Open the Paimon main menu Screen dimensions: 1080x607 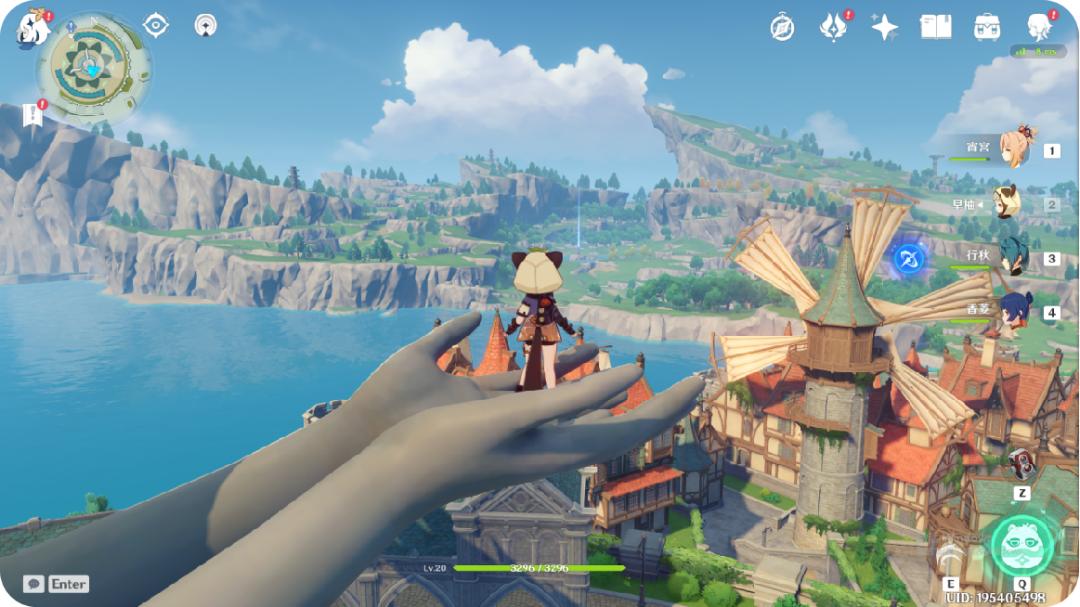(32, 27)
